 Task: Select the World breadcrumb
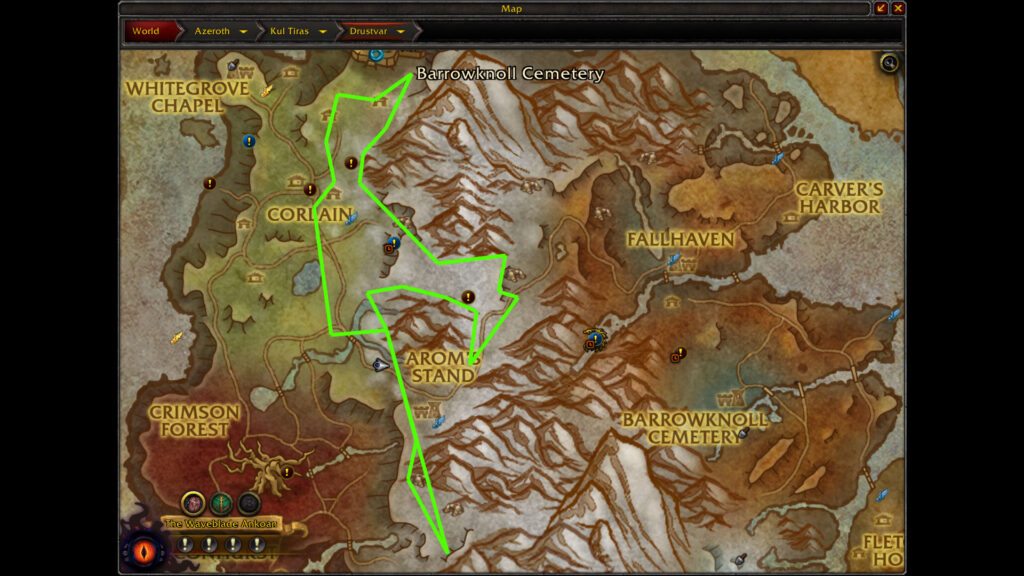[146, 31]
